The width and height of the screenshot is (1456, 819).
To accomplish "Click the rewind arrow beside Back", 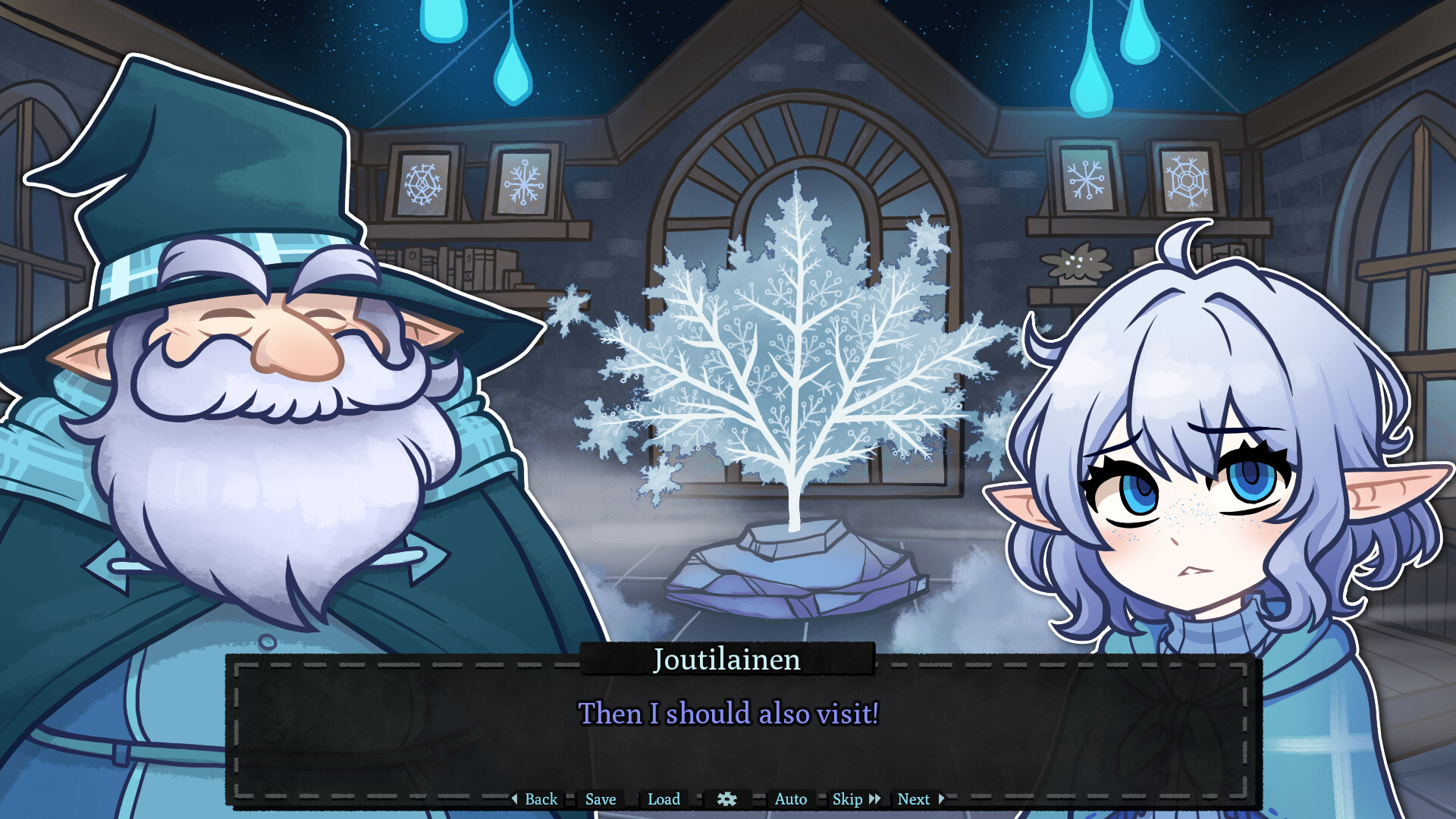I will [515, 799].
